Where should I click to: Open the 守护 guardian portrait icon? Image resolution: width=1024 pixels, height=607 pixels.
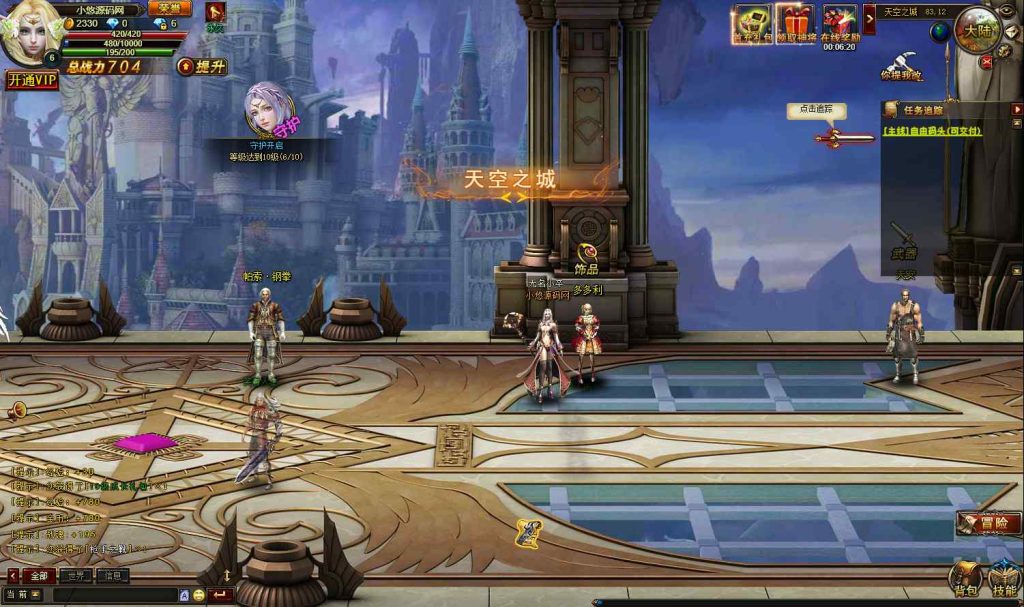pyautogui.click(x=266, y=110)
